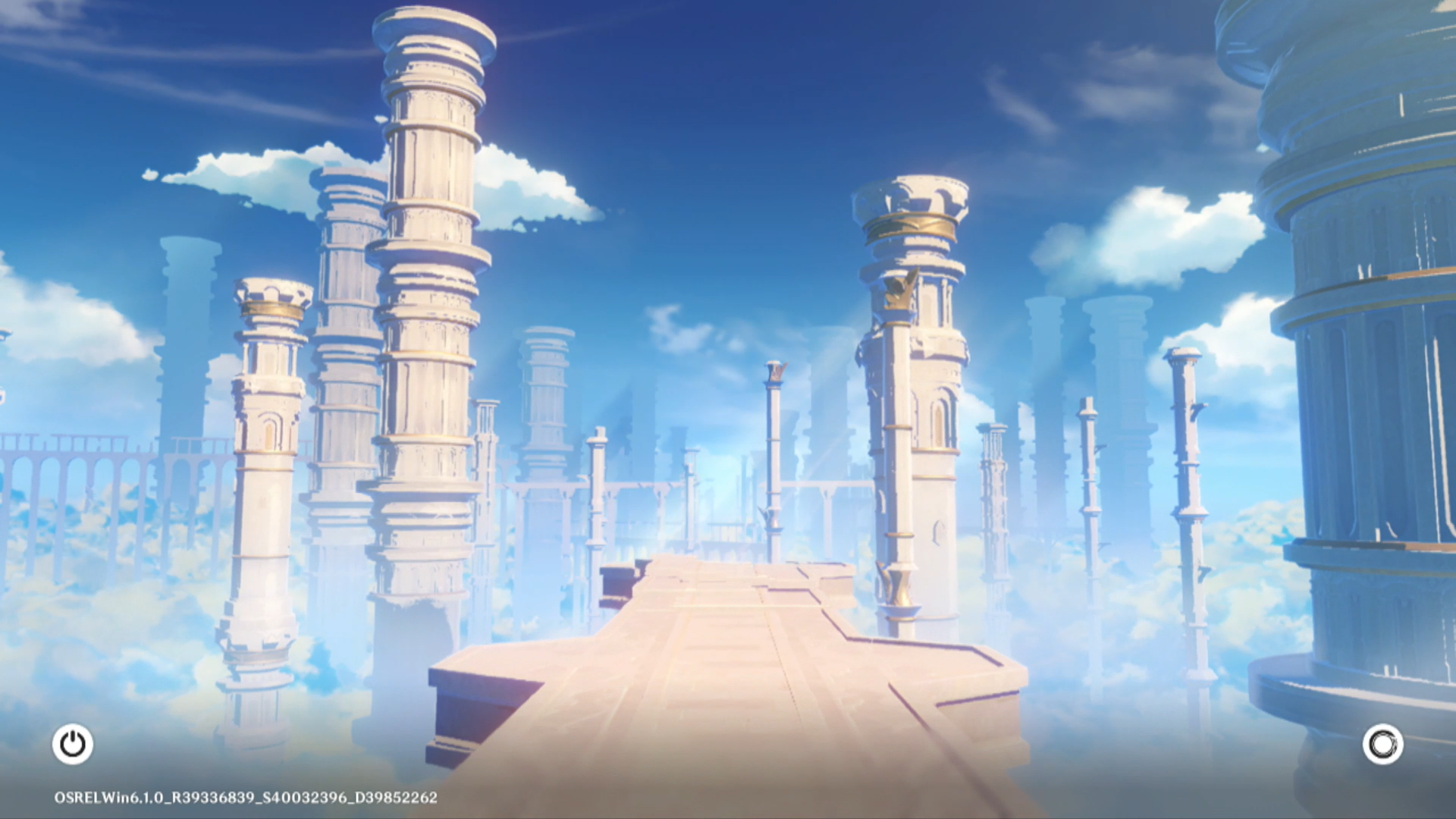Viewport: 1456px width, 819px height.
Task: Click the power exit button
Action: [x=73, y=744]
